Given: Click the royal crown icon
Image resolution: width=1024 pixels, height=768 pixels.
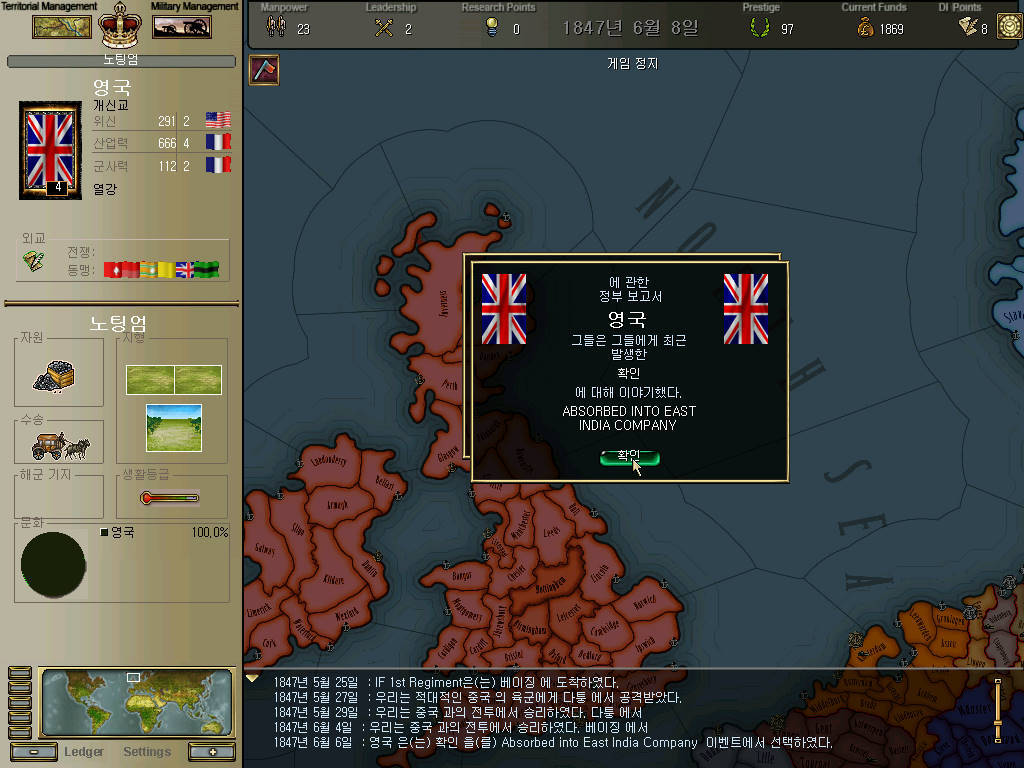Looking at the screenshot, I should [121, 27].
